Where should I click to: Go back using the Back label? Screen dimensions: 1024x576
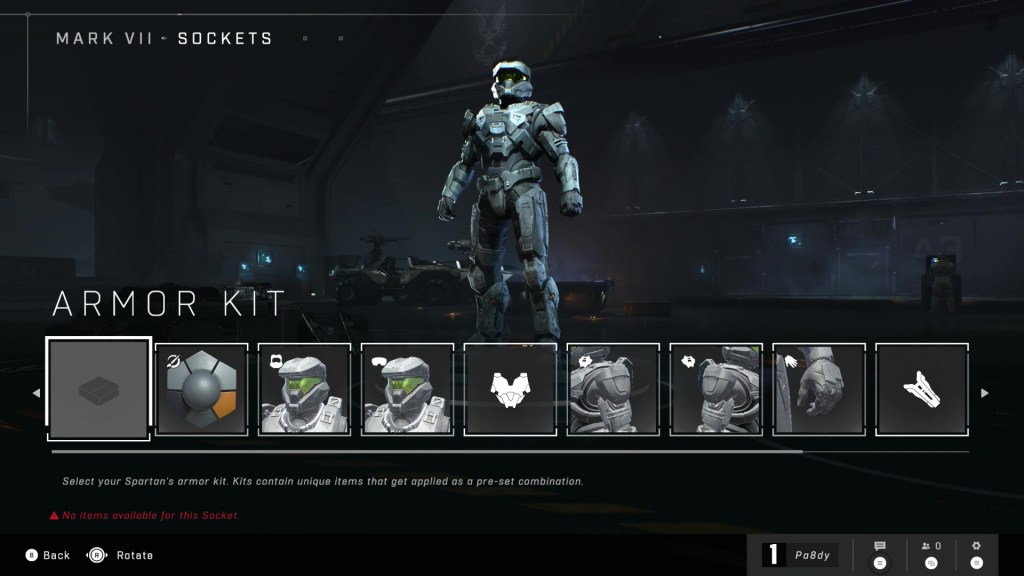[x=56, y=555]
